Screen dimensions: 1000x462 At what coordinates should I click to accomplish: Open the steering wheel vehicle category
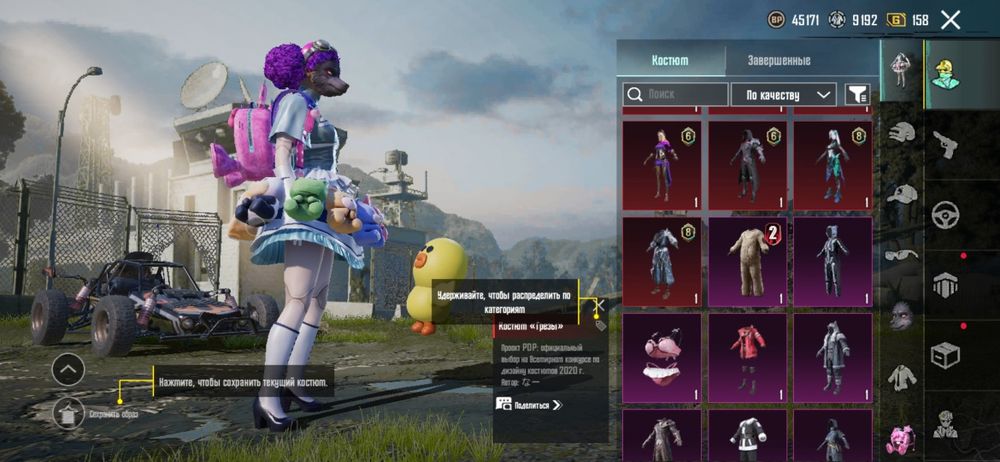coord(945,214)
